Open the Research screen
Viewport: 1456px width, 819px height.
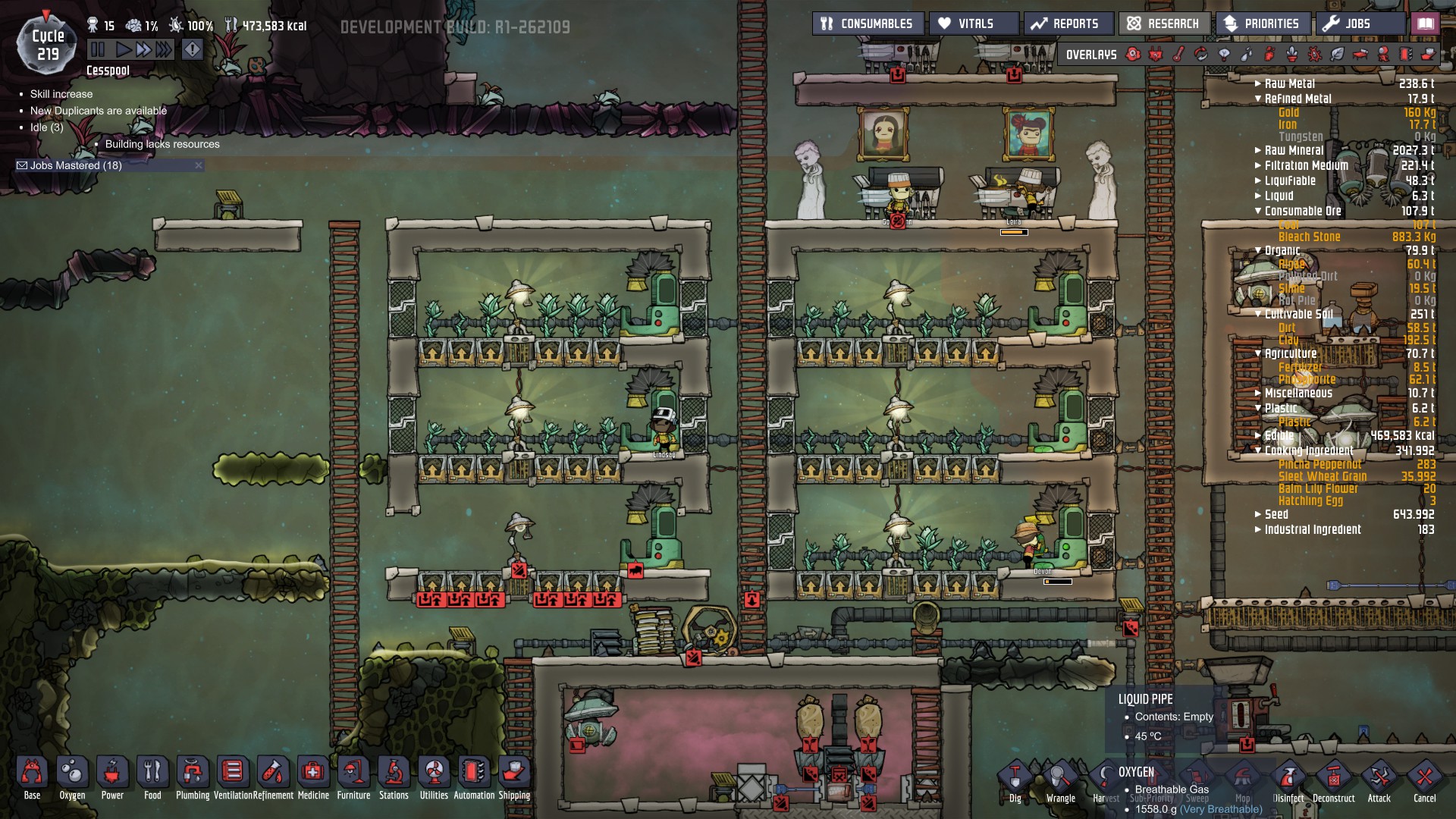tap(1164, 23)
